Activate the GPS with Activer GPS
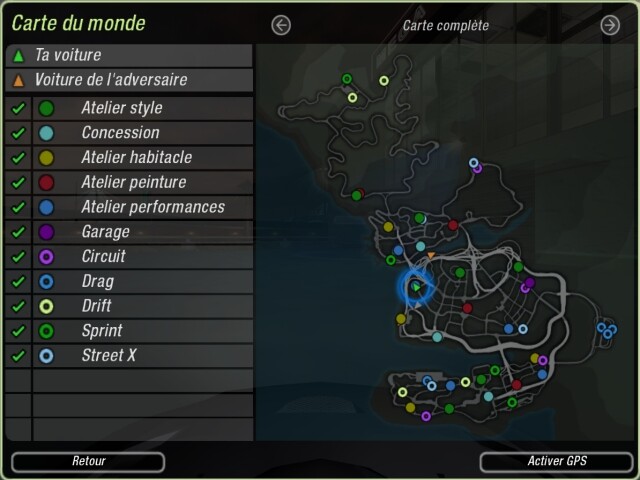 point(557,462)
